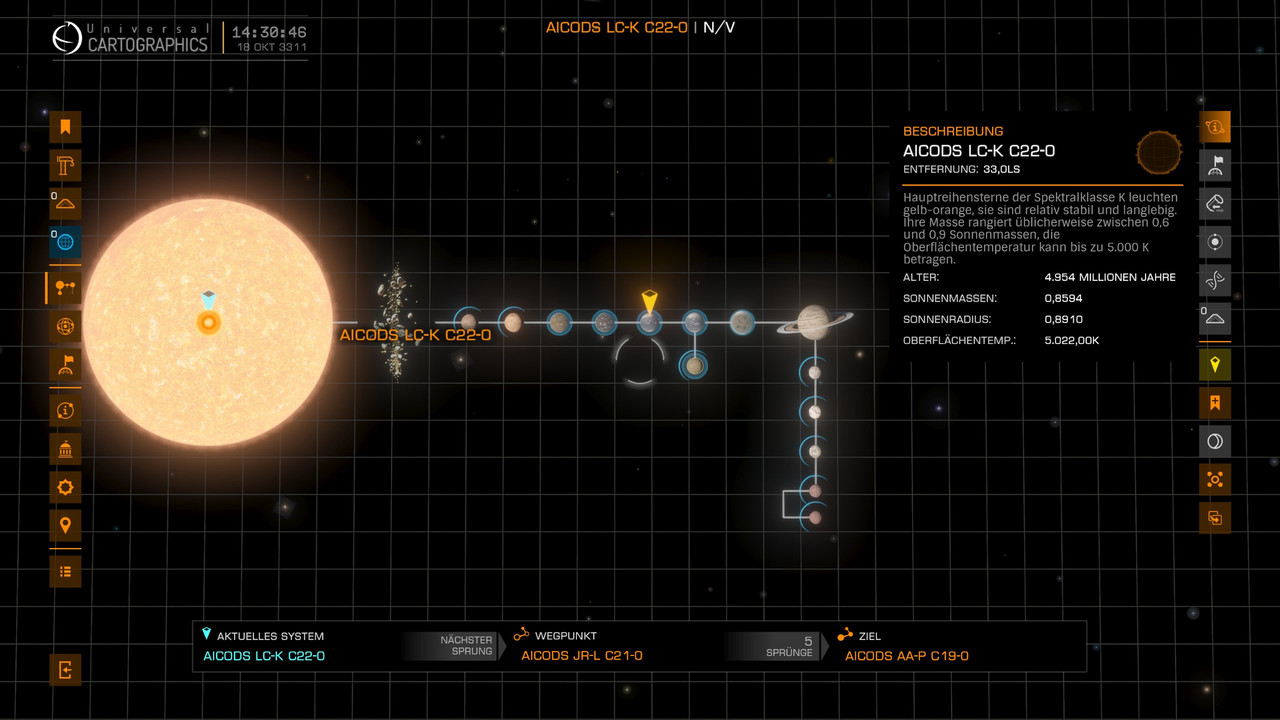Click the location pin icon in left sidebar
The width and height of the screenshot is (1280, 720).
click(65, 526)
